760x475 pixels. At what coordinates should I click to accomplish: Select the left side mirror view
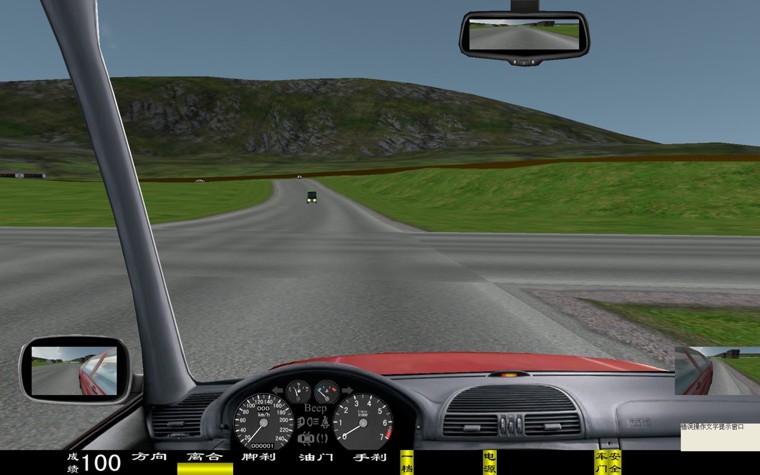[74, 368]
